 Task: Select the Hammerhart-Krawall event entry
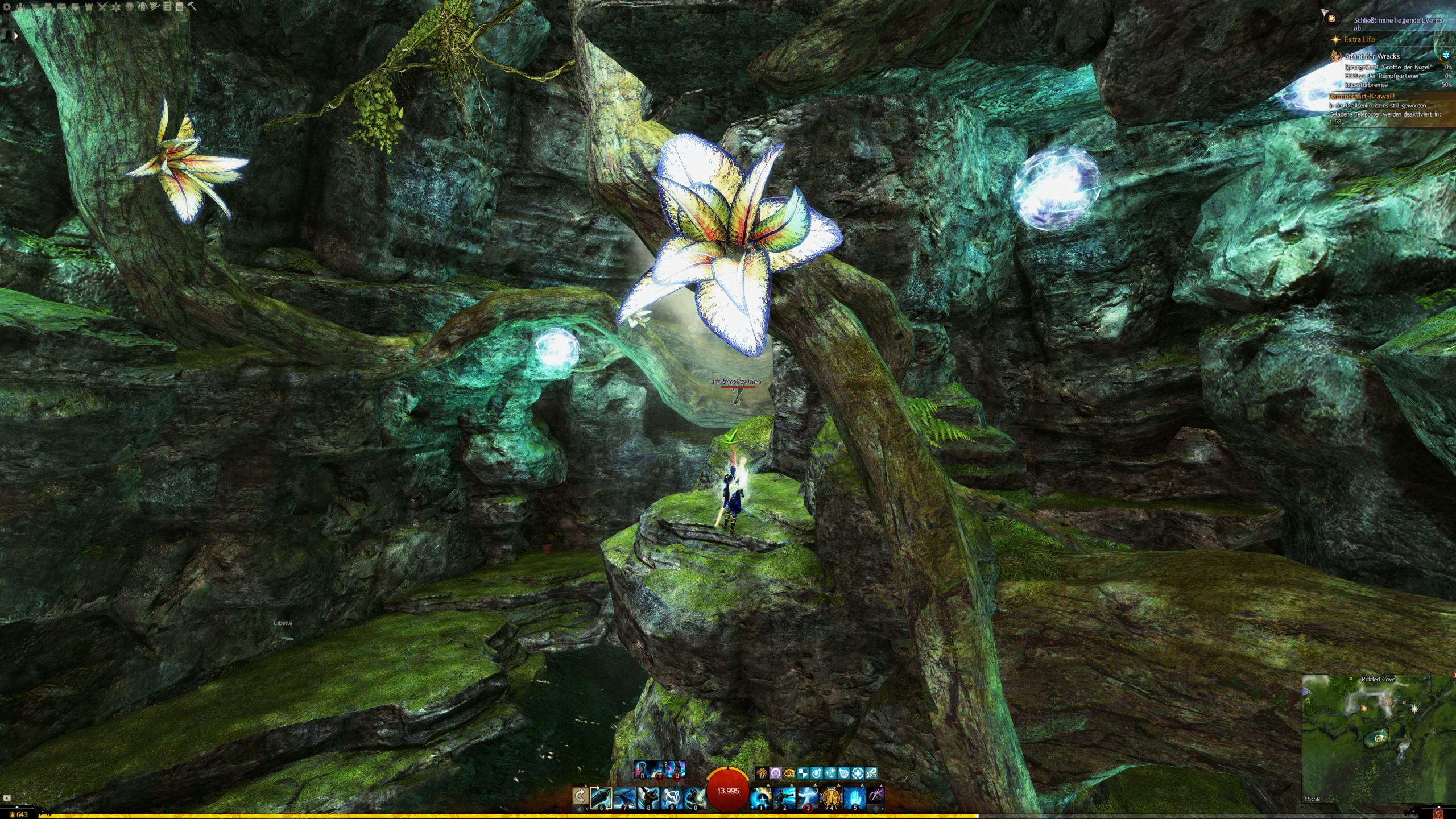click(x=1362, y=96)
